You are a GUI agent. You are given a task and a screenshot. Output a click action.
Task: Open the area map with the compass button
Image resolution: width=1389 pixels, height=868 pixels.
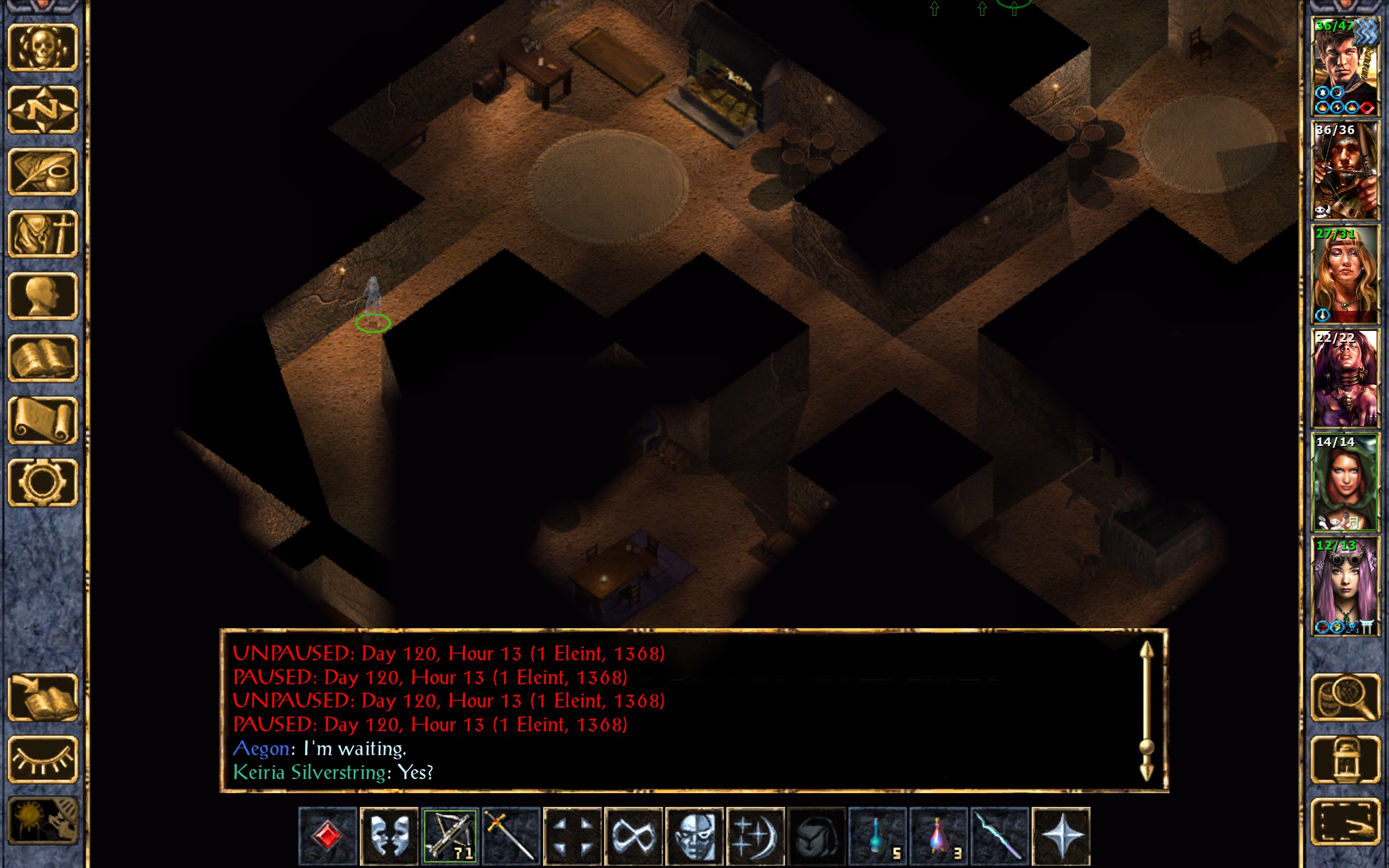pyautogui.click(x=42, y=110)
